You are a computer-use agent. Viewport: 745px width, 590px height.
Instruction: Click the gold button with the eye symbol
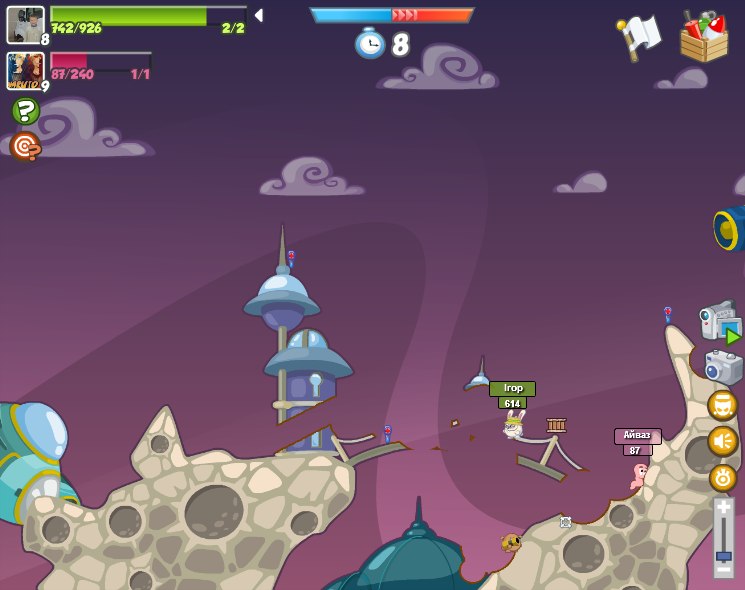[722, 478]
